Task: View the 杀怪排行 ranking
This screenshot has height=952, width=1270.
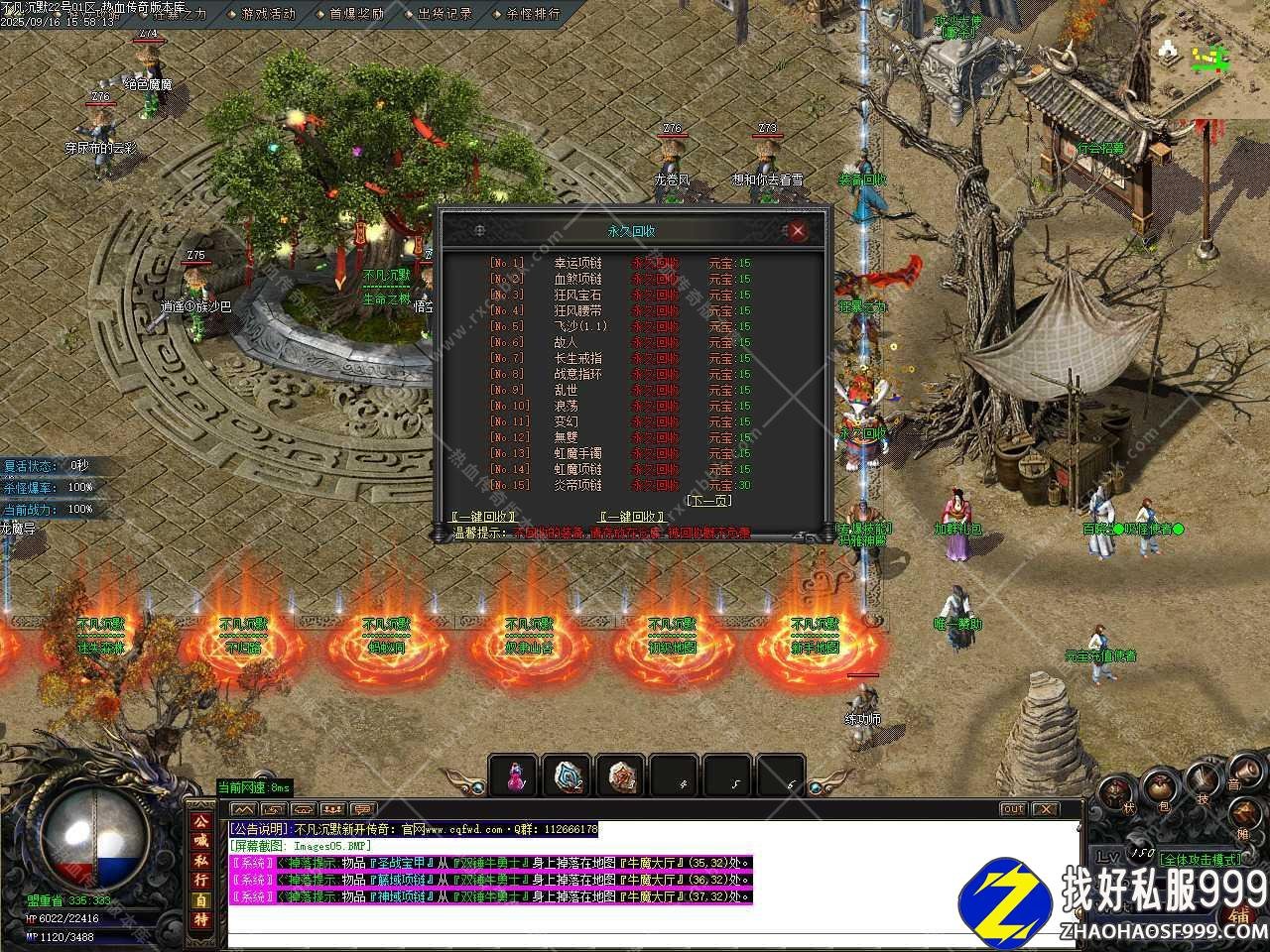Action: (533, 14)
